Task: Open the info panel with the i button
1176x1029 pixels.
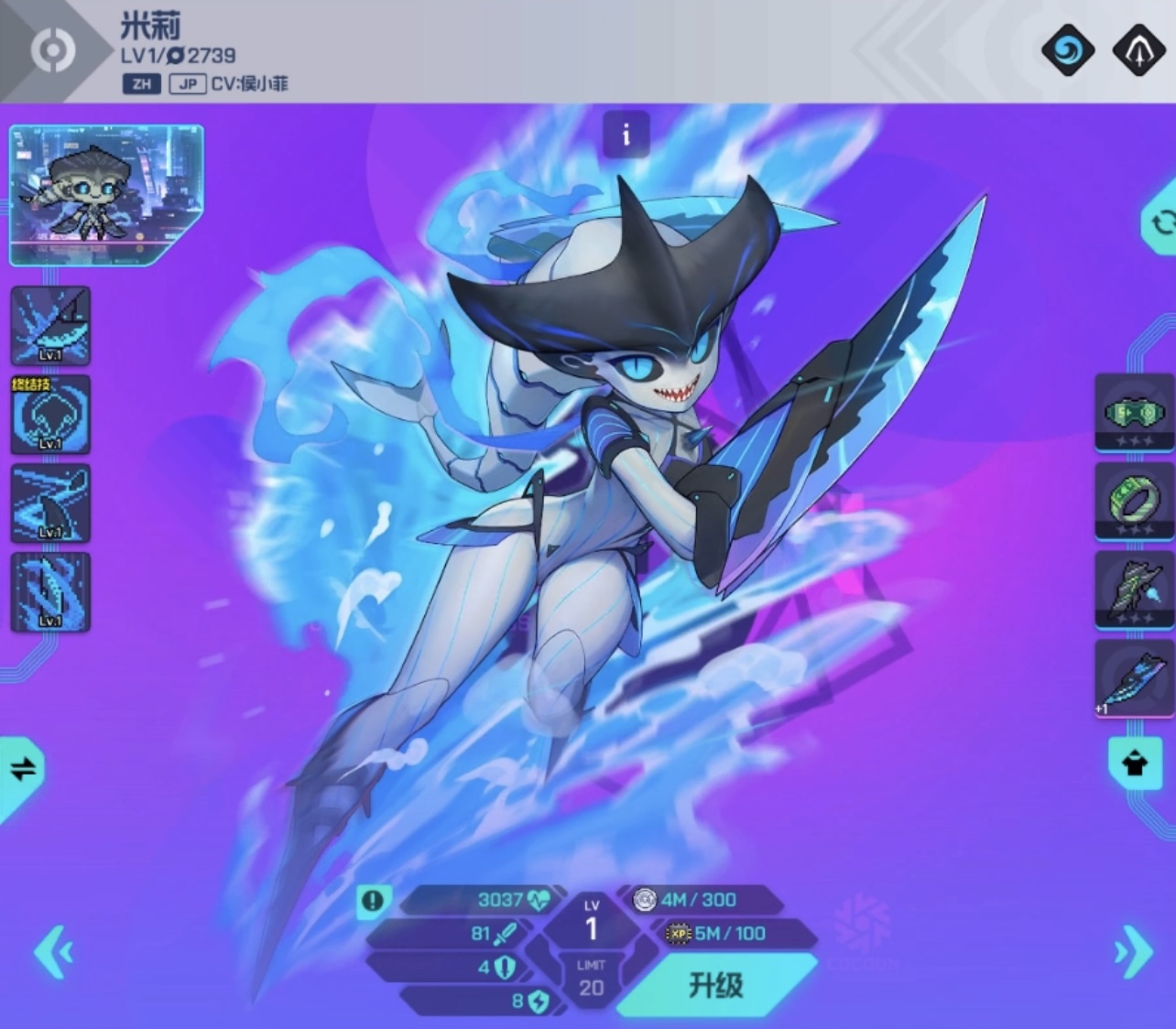Action: pos(626,135)
